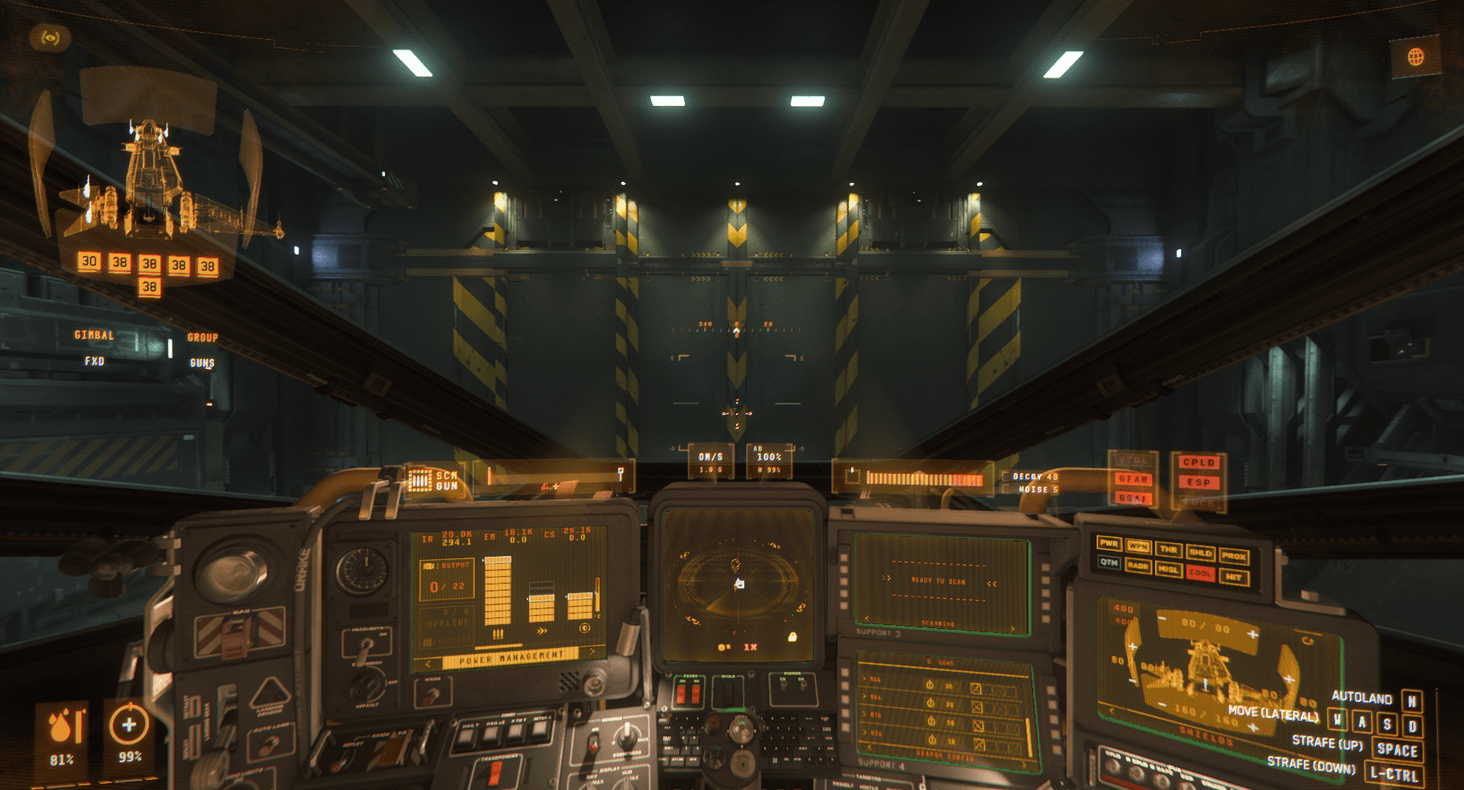Image resolution: width=1464 pixels, height=790 pixels.
Task: Select the QTM quantum travel mode
Action: click(x=1109, y=562)
